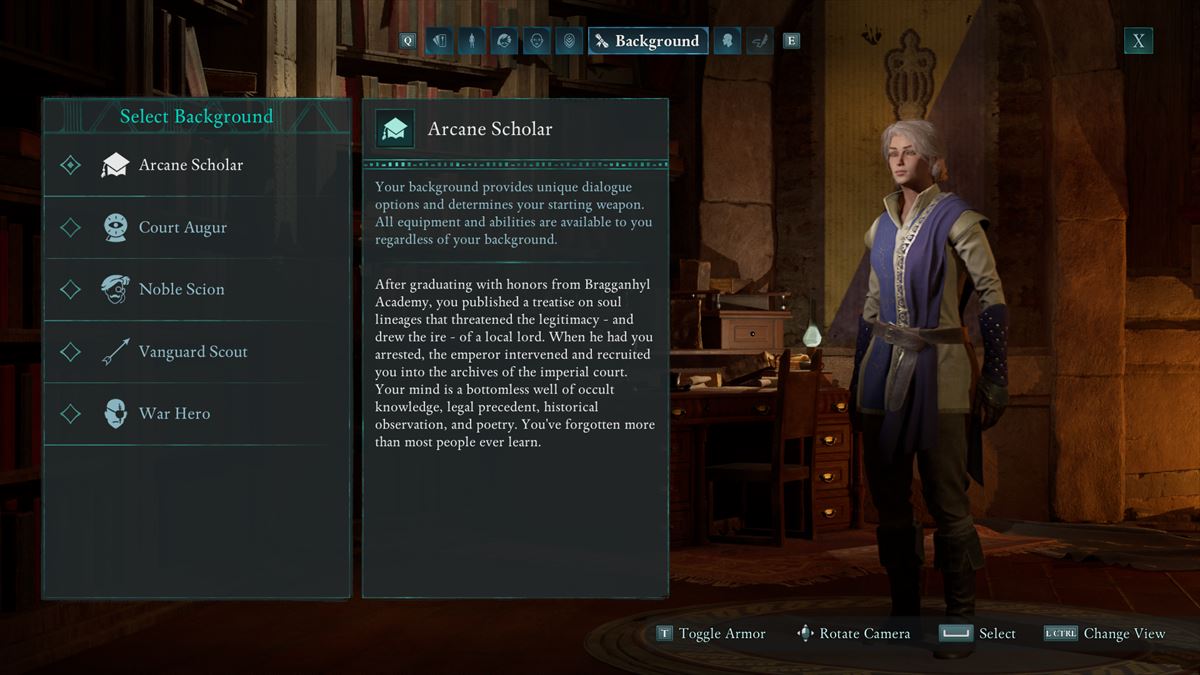Open the face tab
The height and width of the screenshot is (675, 1200).
[537, 41]
